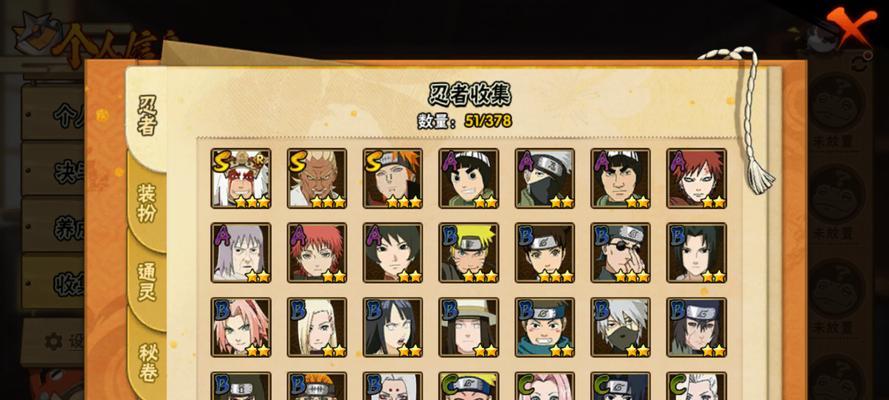Switch to the 装扮 tab
889x400 pixels.
point(147,200)
